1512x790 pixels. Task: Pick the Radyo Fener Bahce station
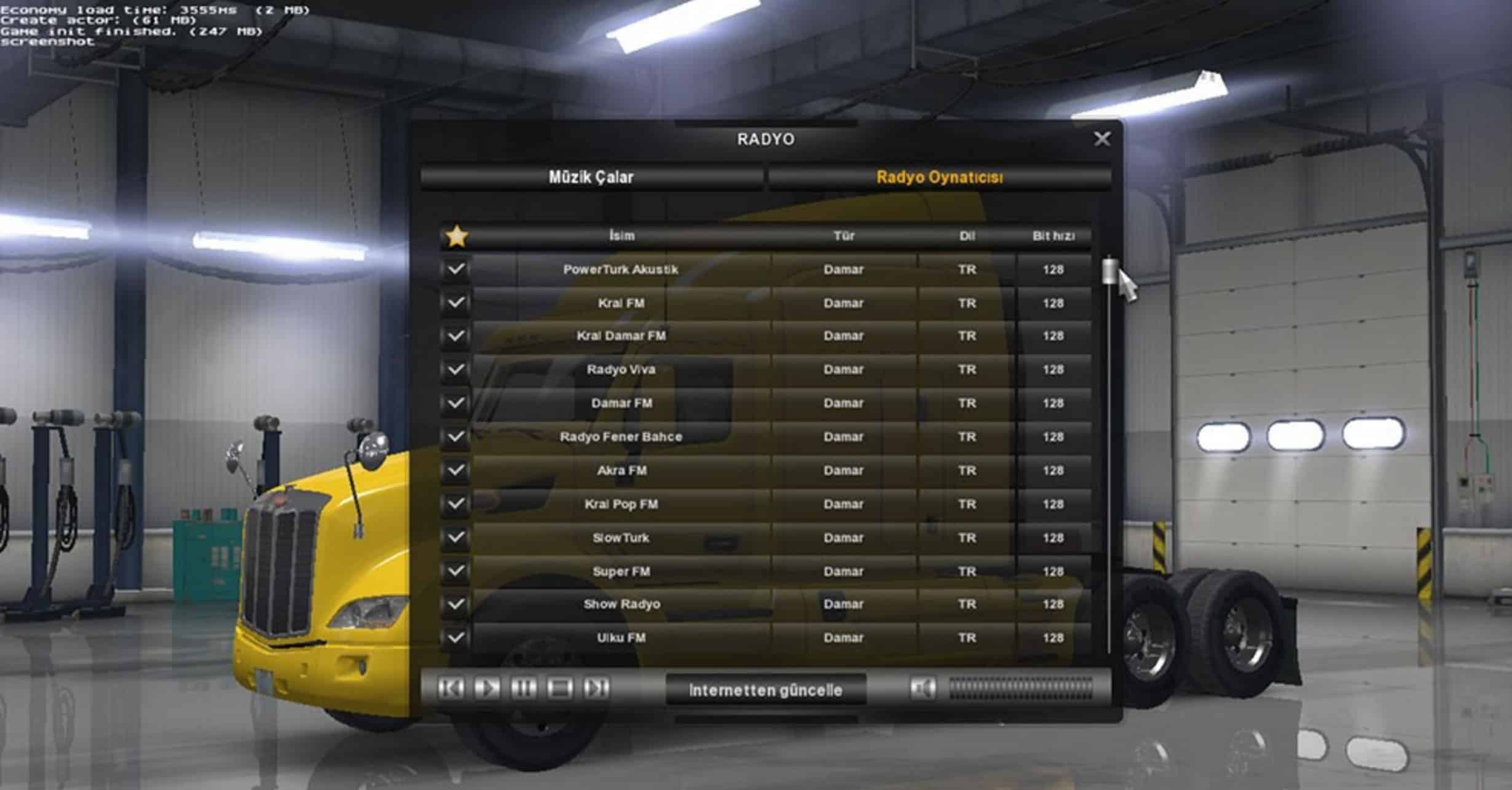click(621, 436)
